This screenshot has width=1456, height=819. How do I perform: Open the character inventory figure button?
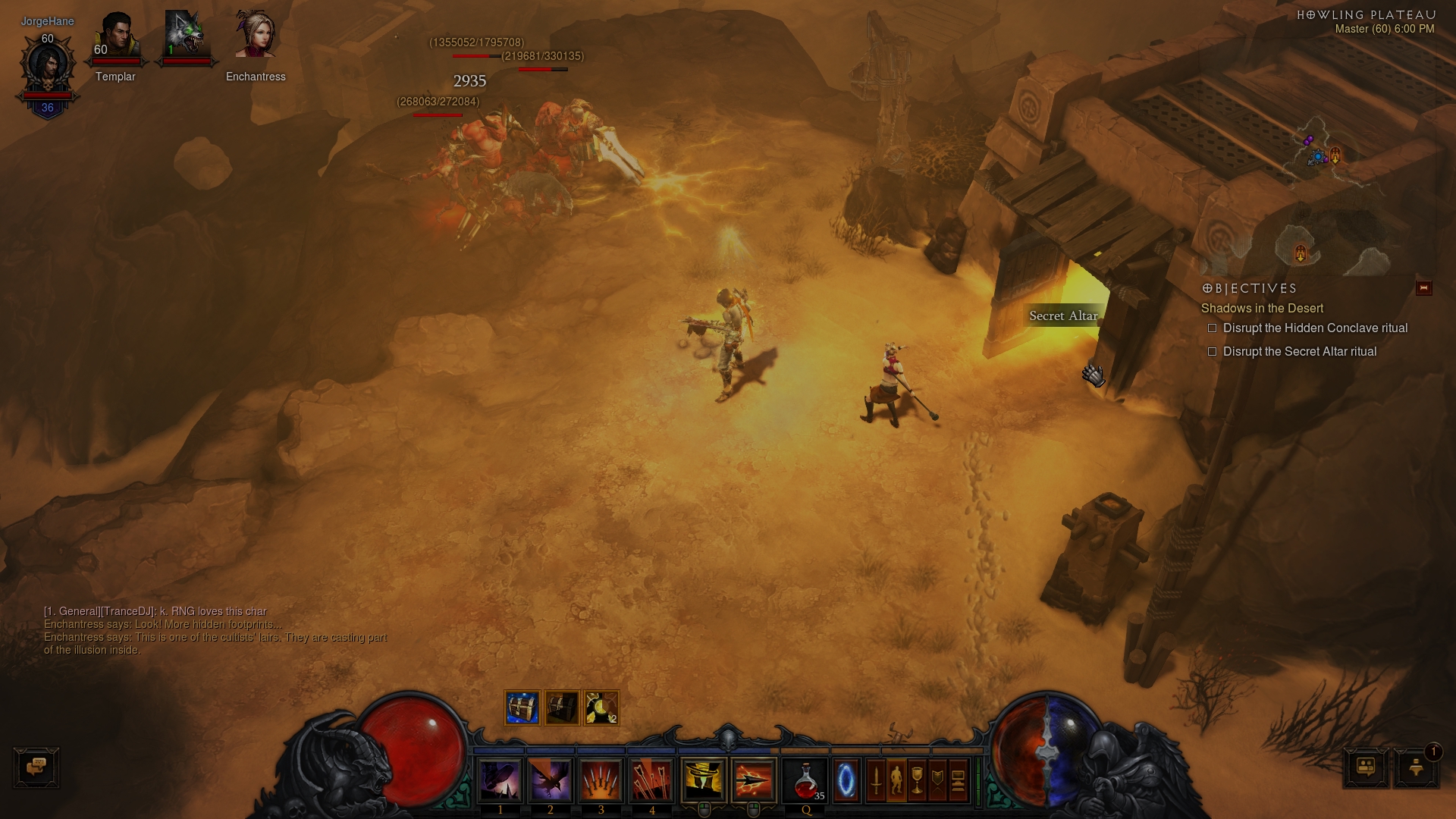click(x=896, y=780)
